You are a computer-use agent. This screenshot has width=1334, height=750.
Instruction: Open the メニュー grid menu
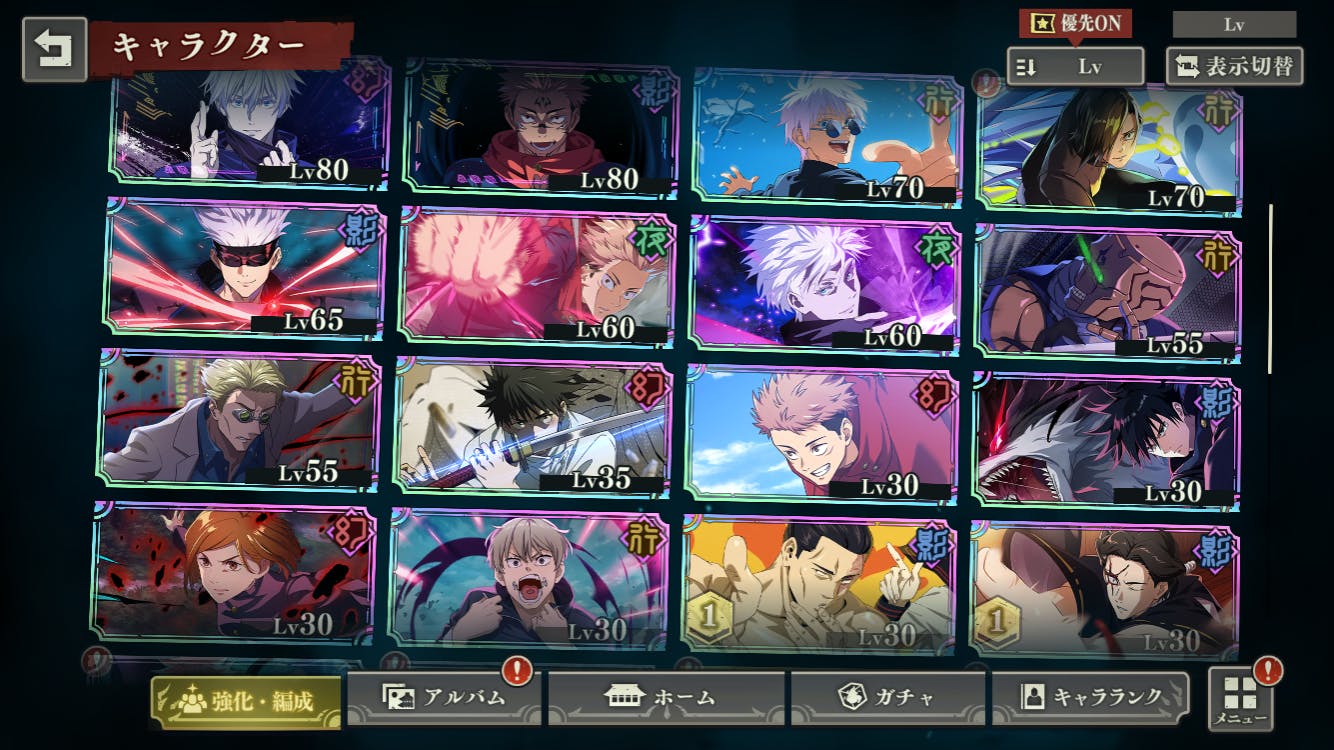pyautogui.click(x=1240, y=698)
